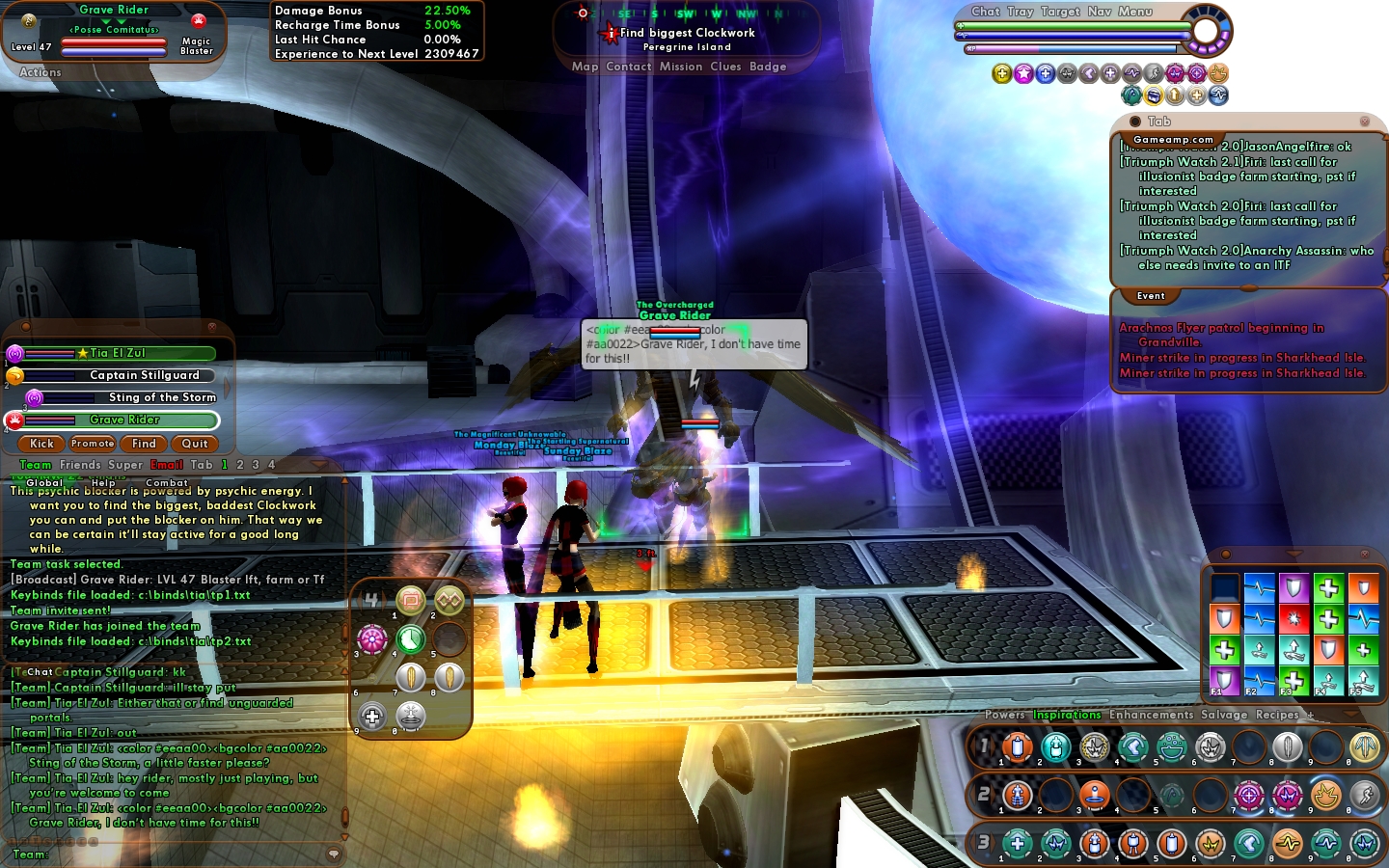Switch to the Super group tab
The width and height of the screenshot is (1389, 868).
125,465
